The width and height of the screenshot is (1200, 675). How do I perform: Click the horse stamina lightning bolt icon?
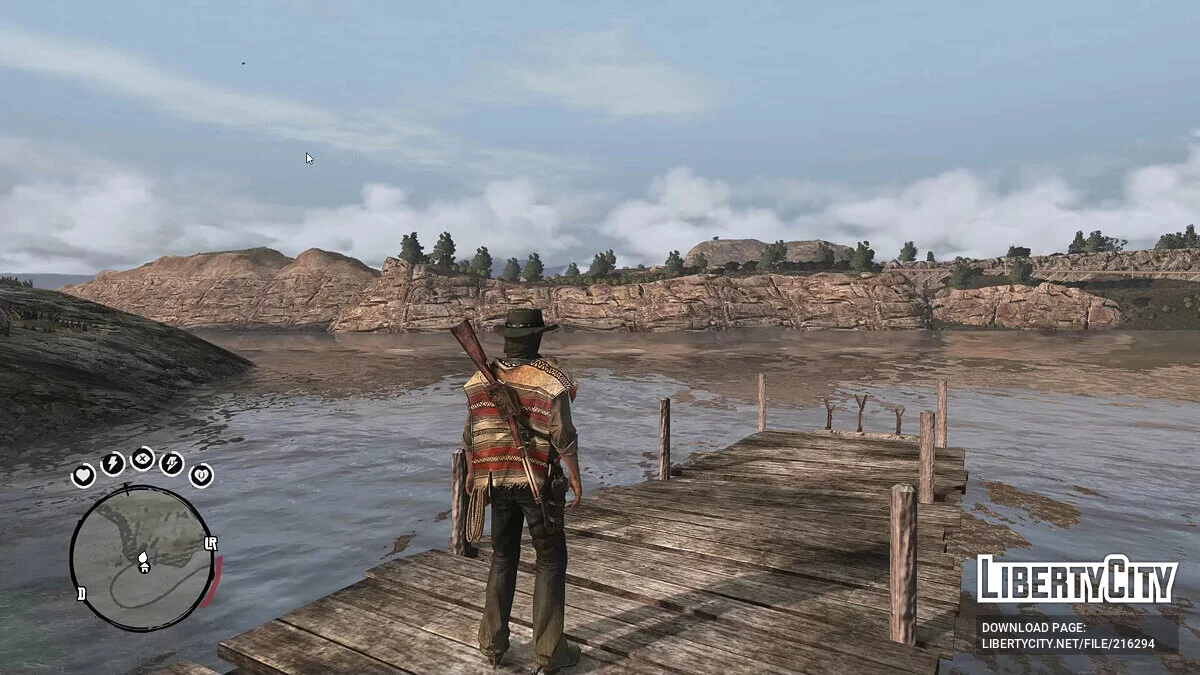172,463
